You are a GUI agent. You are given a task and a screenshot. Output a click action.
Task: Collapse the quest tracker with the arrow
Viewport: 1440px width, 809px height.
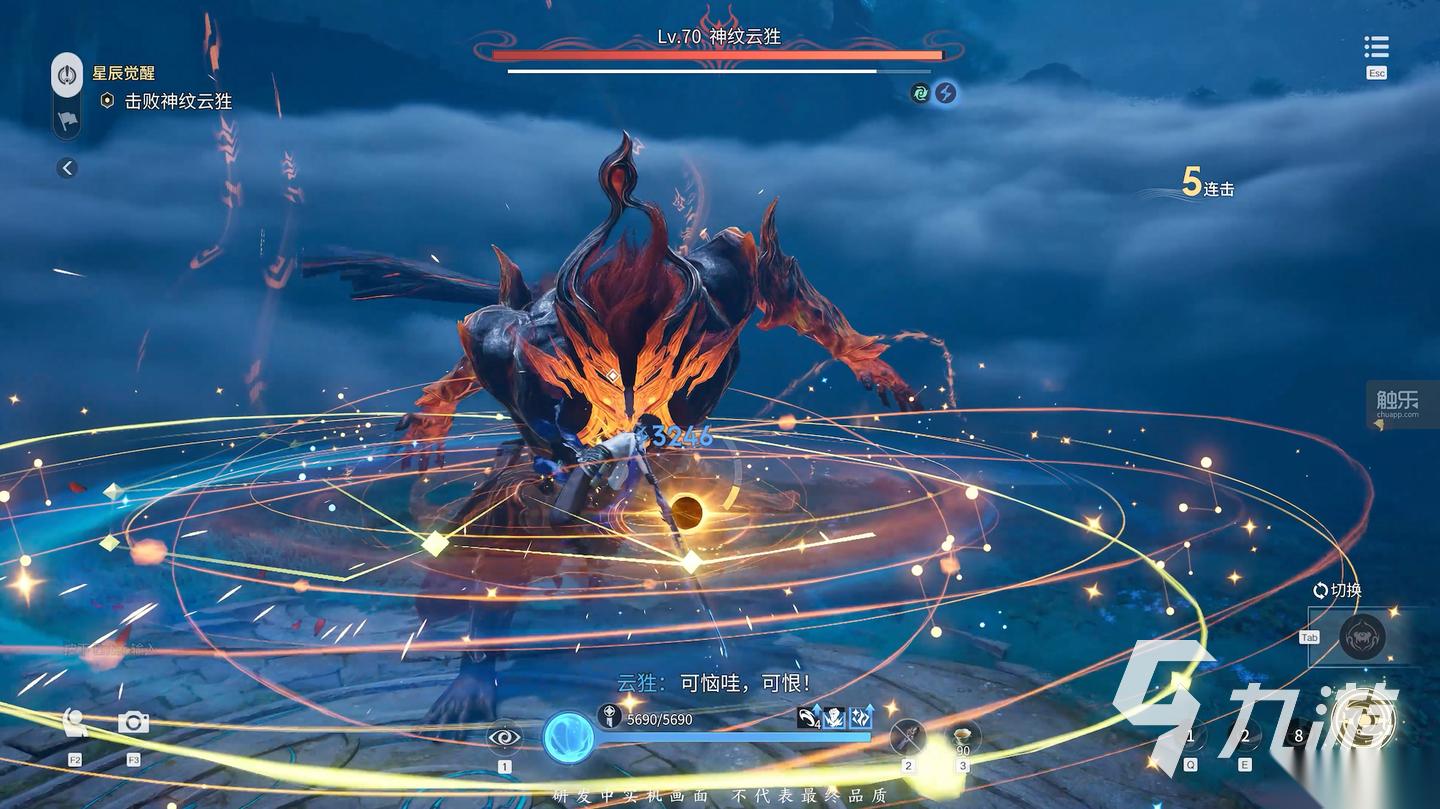click(x=67, y=168)
